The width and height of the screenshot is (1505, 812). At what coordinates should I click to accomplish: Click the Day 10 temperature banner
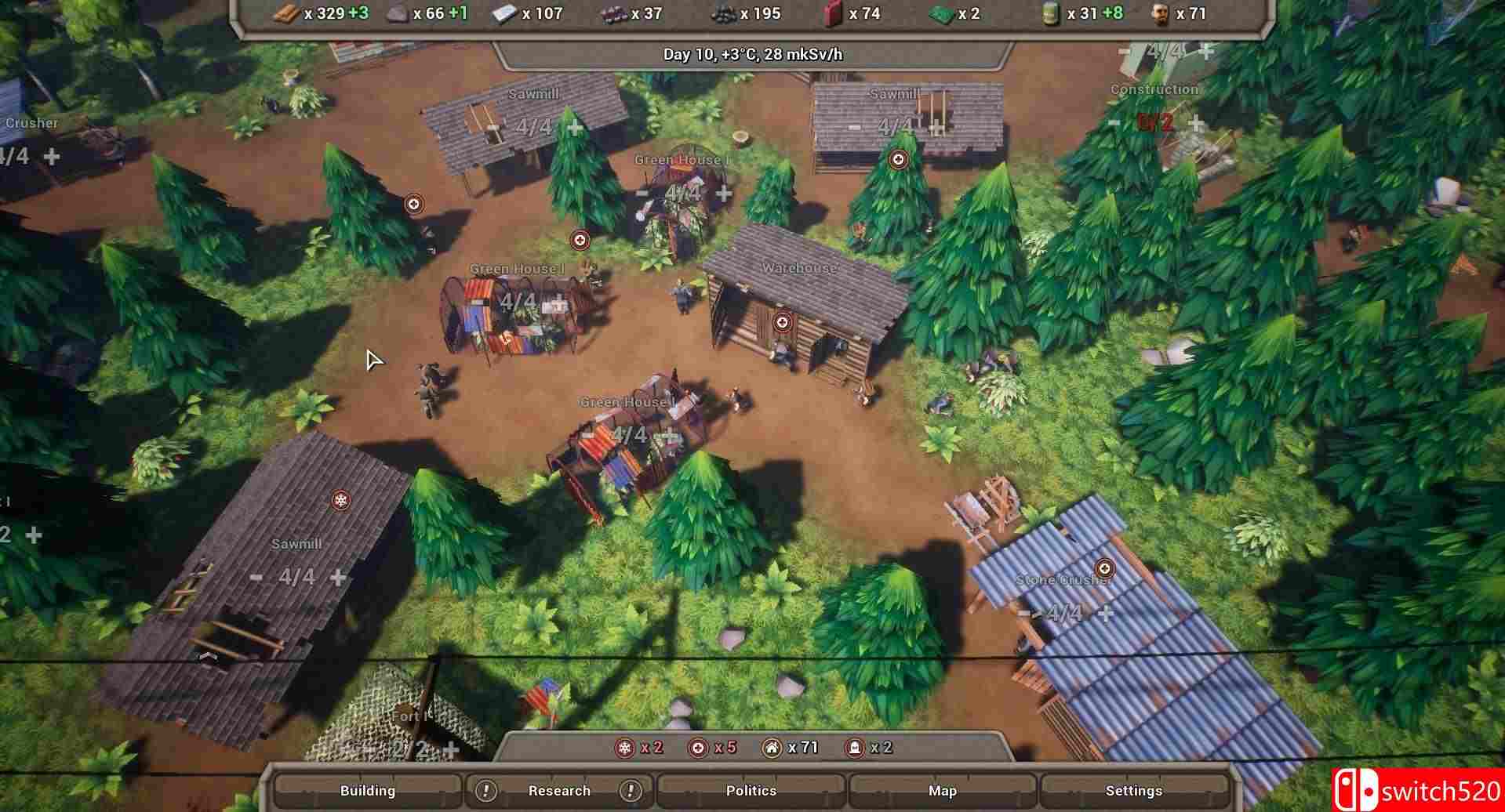click(752, 56)
